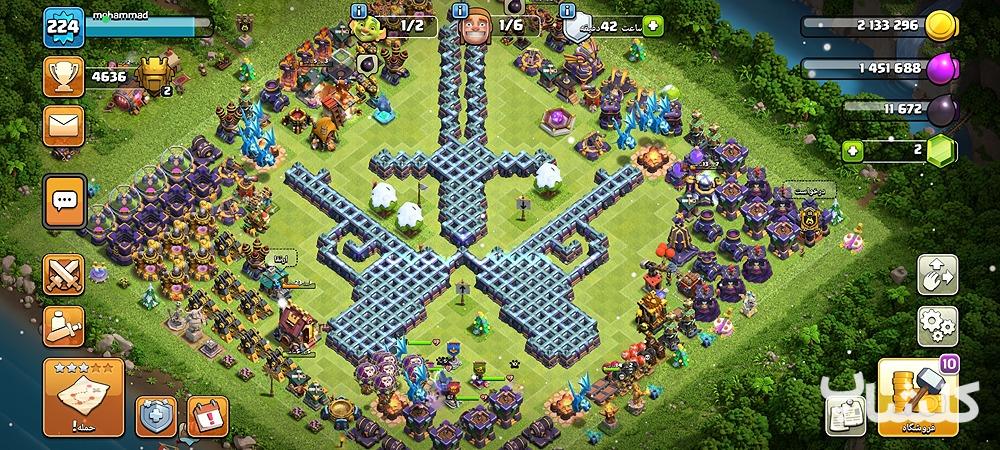Screen dimensions: 1000x450
Task: Enter the village layout editor hand button
Action: [937, 275]
